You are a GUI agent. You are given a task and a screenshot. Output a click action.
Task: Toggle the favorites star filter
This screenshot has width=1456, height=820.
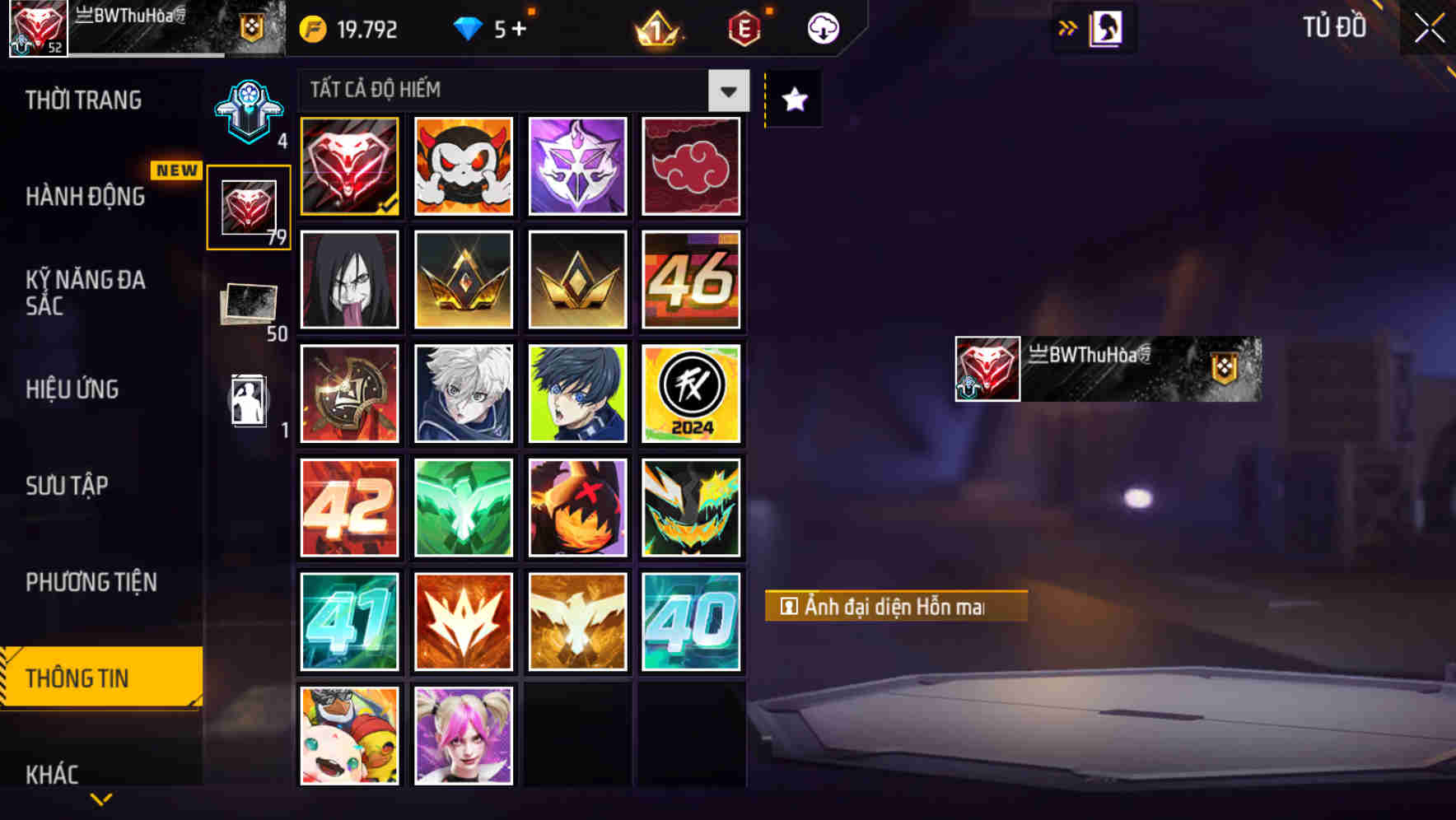[792, 100]
